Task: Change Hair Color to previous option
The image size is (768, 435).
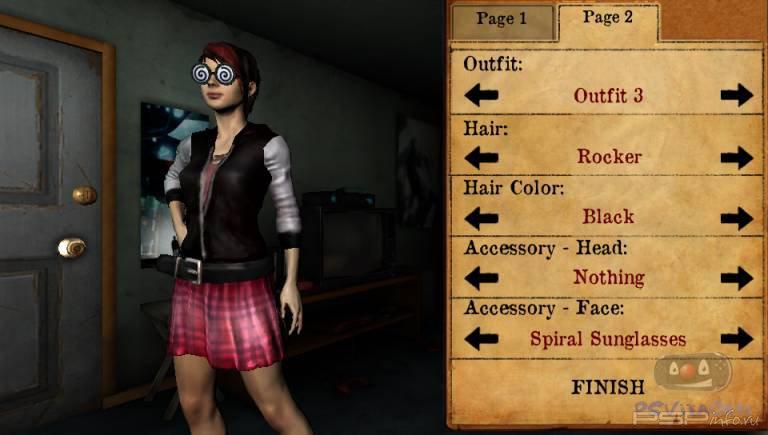Action: (481, 217)
